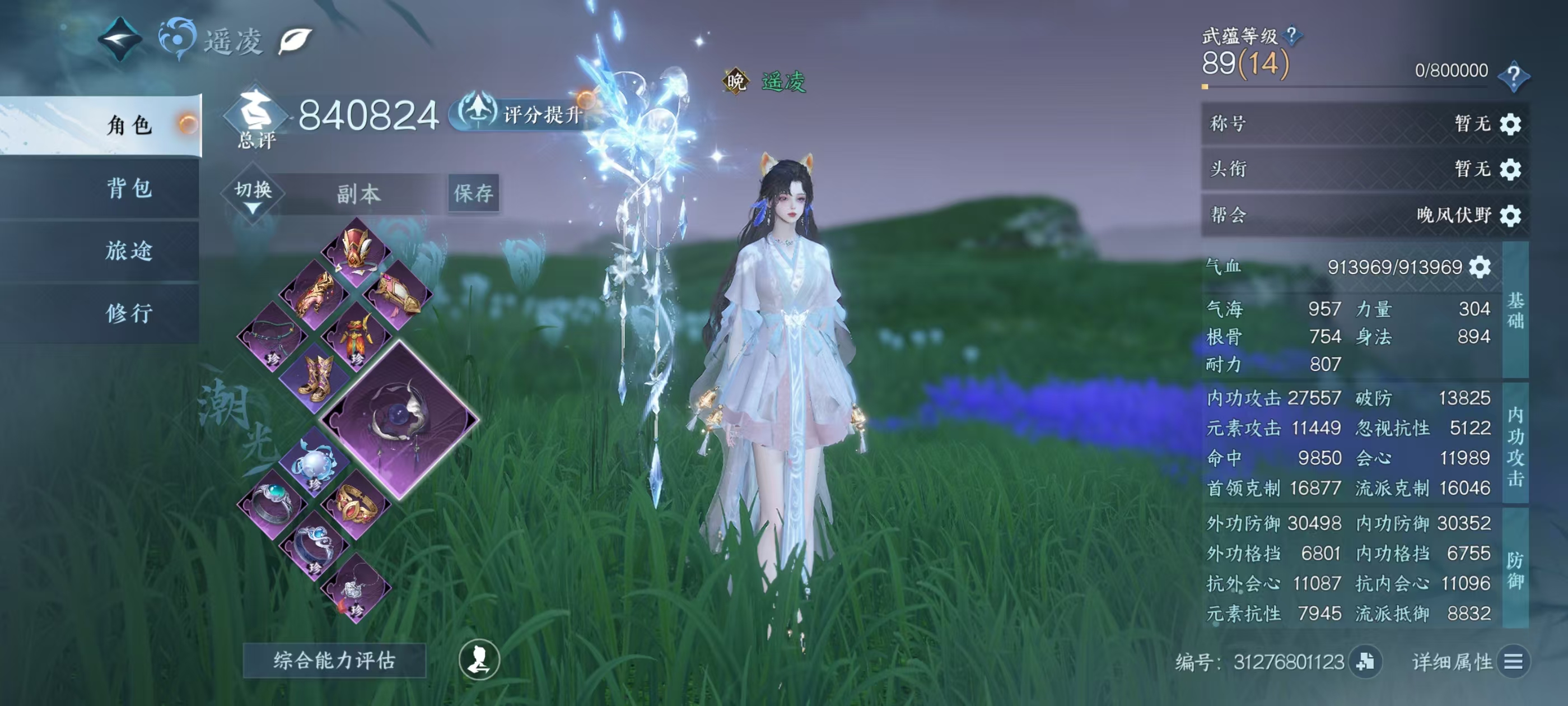This screenshot has width=1568, height=706.
Task: Open the 切换 loadout dropdown
Action: coord(253,194)
